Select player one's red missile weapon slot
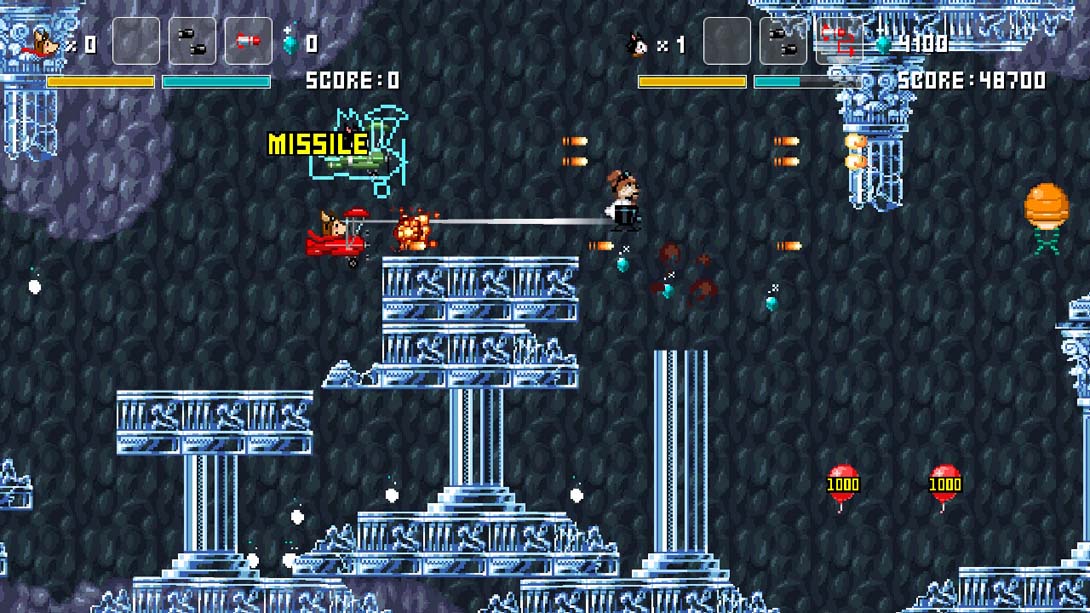 [248, 41]
